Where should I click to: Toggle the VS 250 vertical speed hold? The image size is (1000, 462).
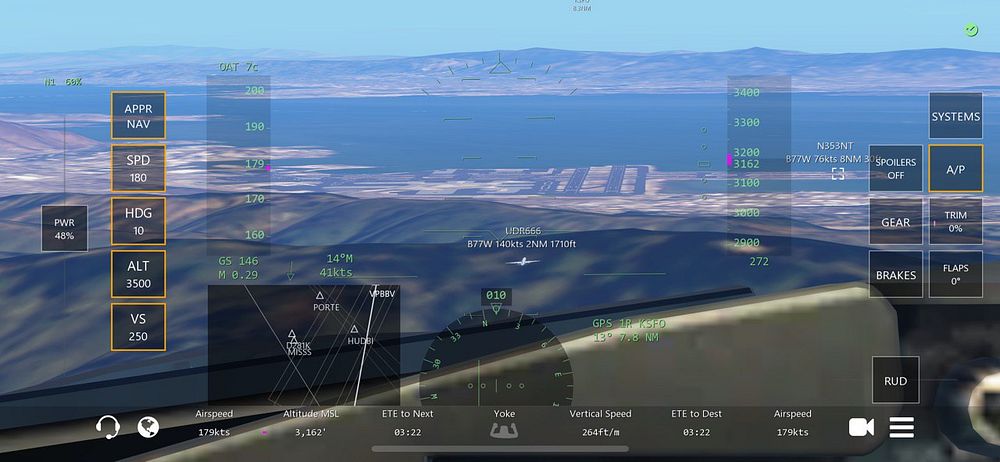click(138, 327)
